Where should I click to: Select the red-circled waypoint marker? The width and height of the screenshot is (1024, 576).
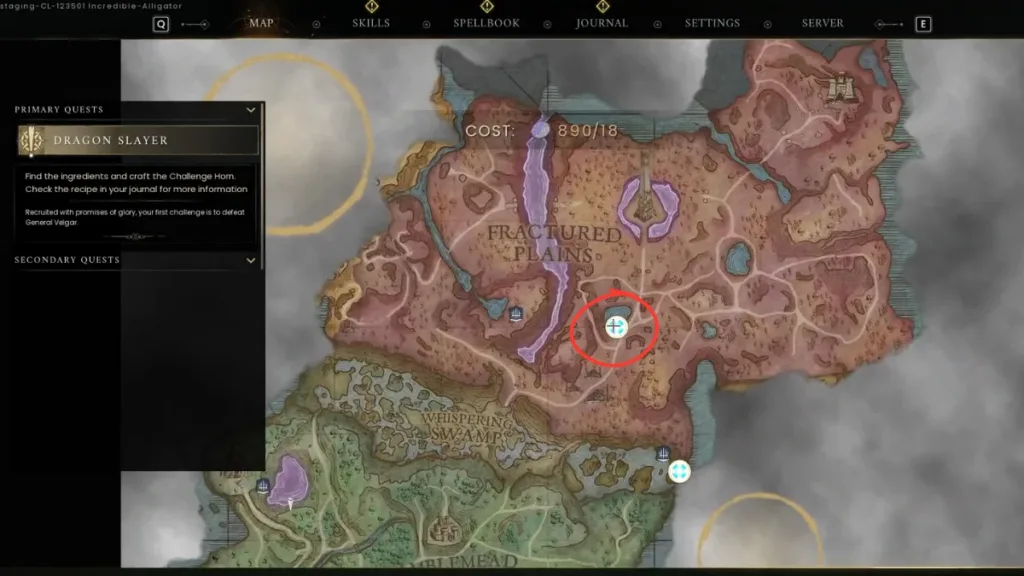(x=615, y=326)
